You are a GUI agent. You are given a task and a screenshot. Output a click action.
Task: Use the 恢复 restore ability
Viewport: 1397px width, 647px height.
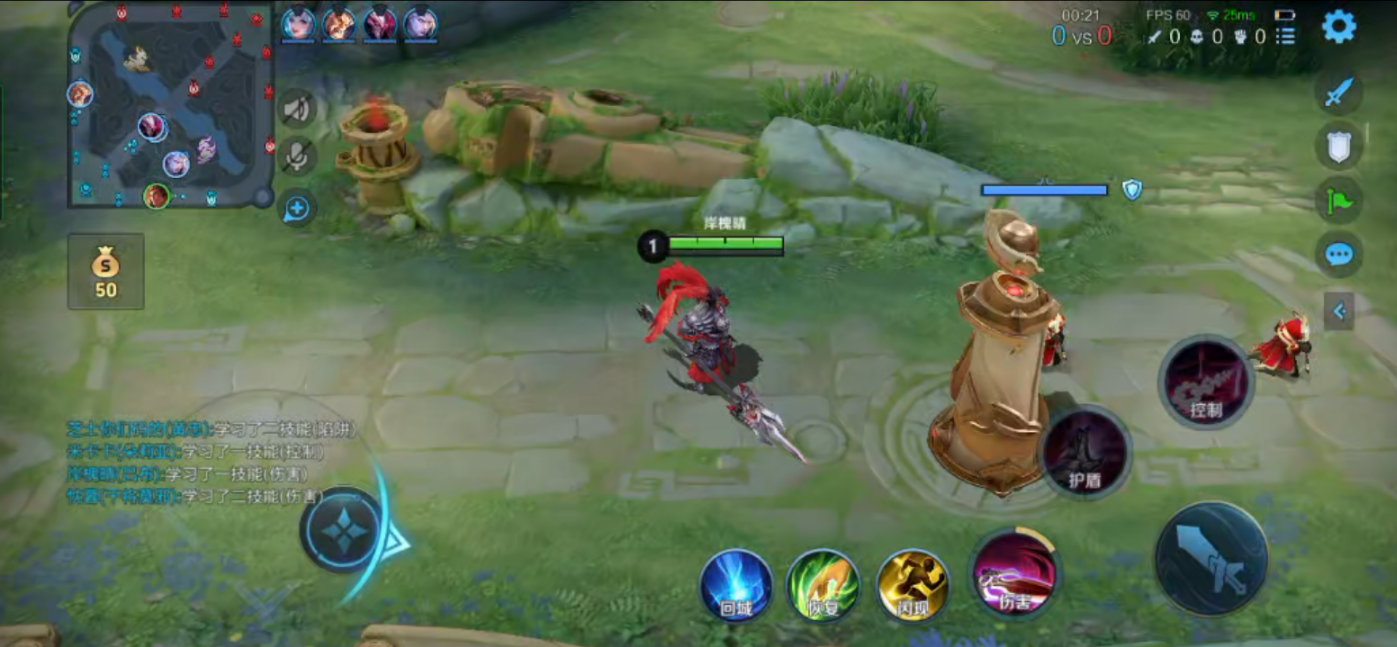[823, 586]
